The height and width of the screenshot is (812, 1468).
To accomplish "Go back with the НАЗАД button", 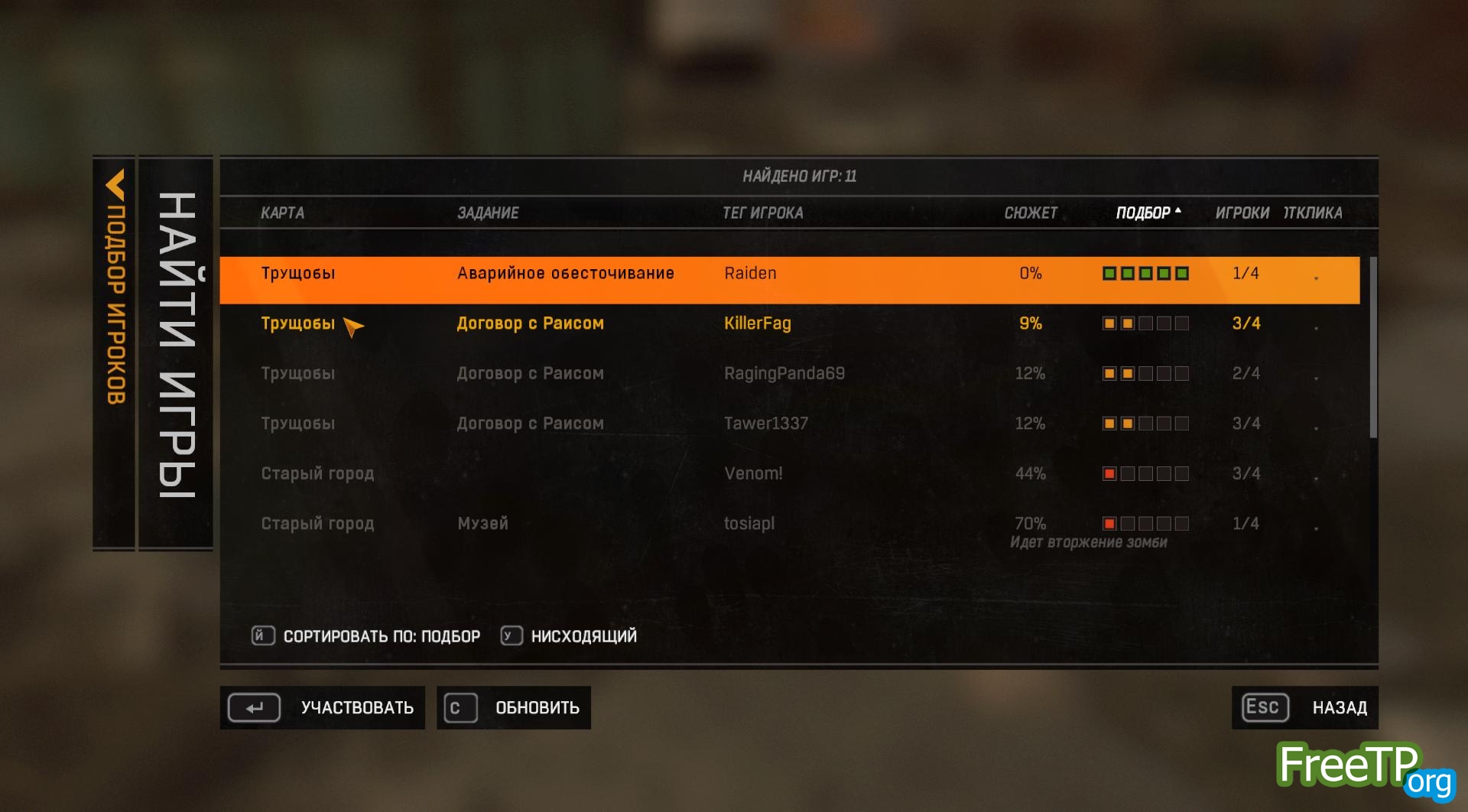I will tap(1304, 708).
